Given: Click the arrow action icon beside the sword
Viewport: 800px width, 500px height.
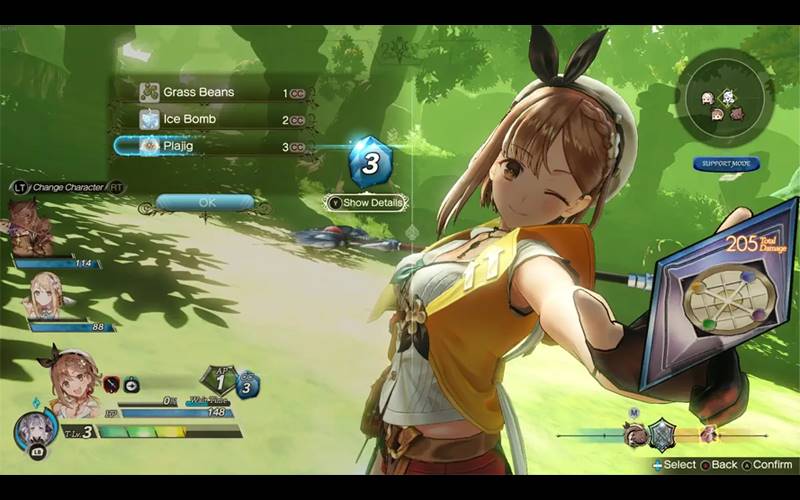Looking at the screenshot, I should 133,384.
